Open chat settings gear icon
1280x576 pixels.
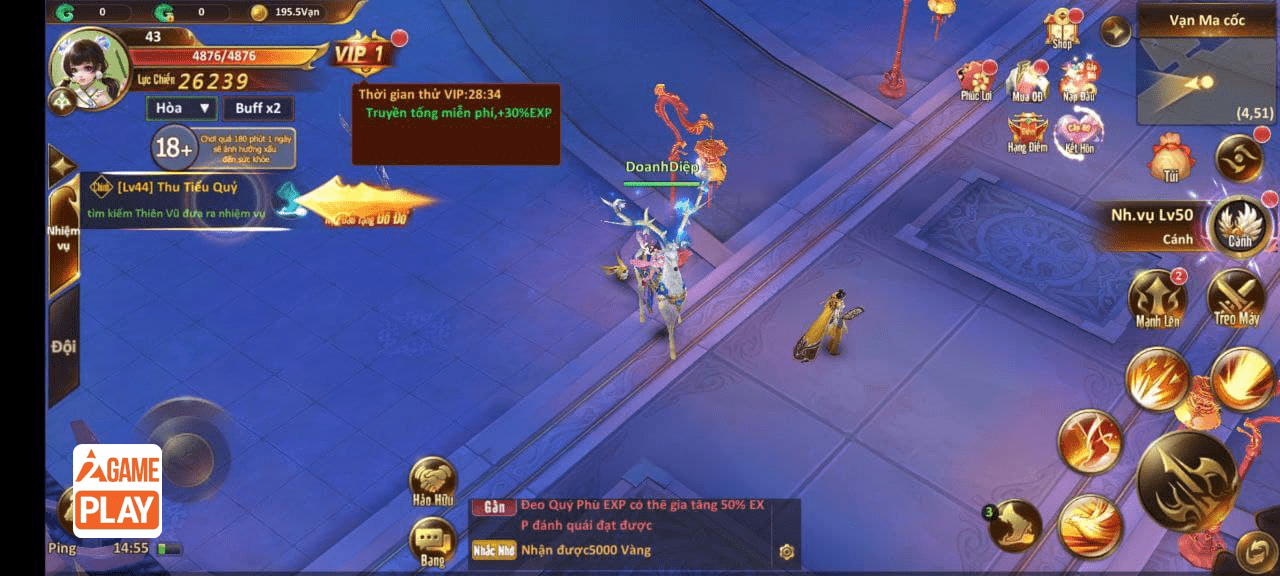[x=787, y=551]
